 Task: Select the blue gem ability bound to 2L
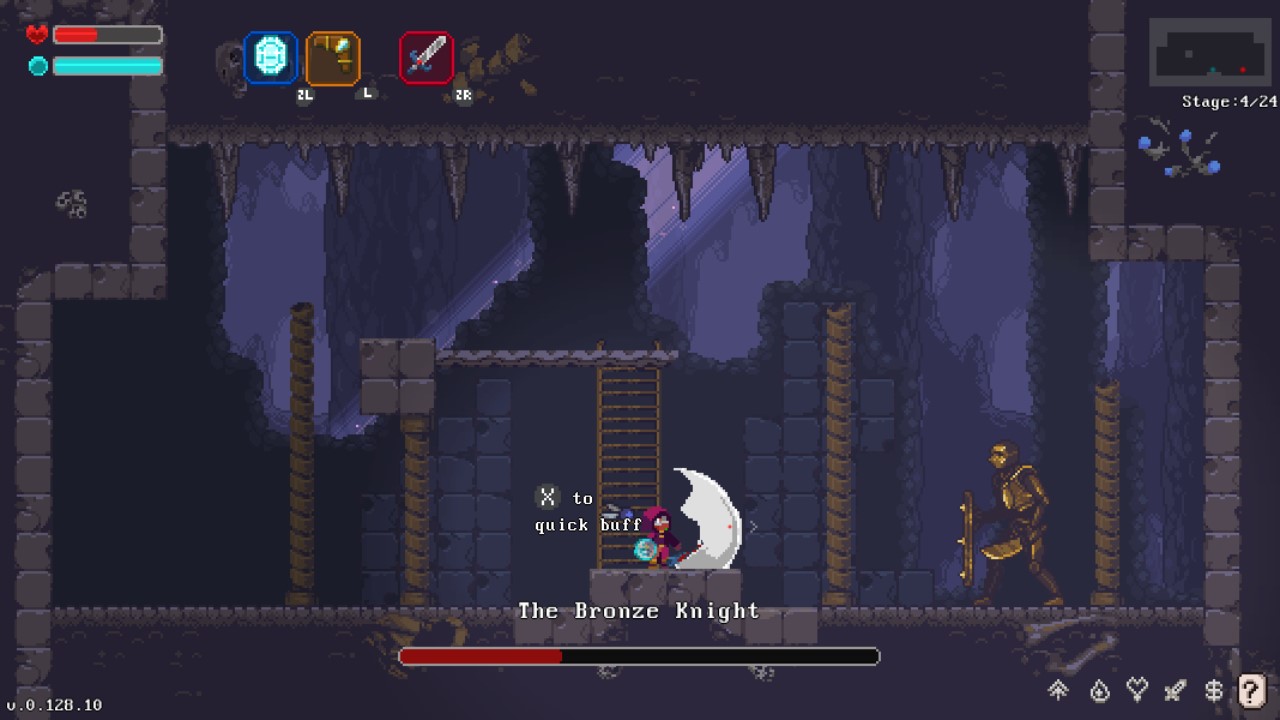point(268,60)
